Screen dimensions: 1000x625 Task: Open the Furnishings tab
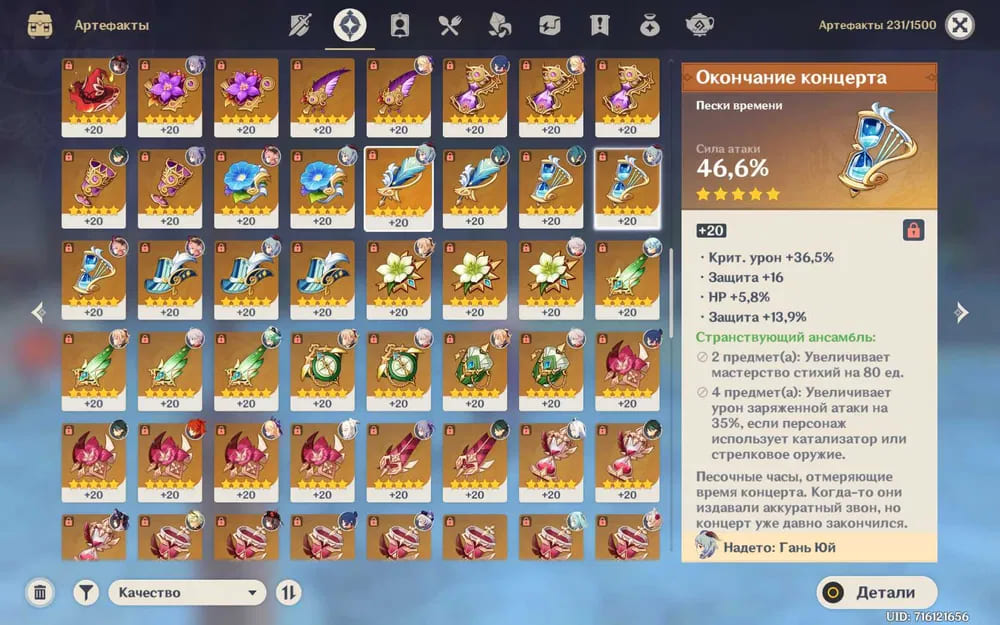pyautogui.click(x=700, y=25)
